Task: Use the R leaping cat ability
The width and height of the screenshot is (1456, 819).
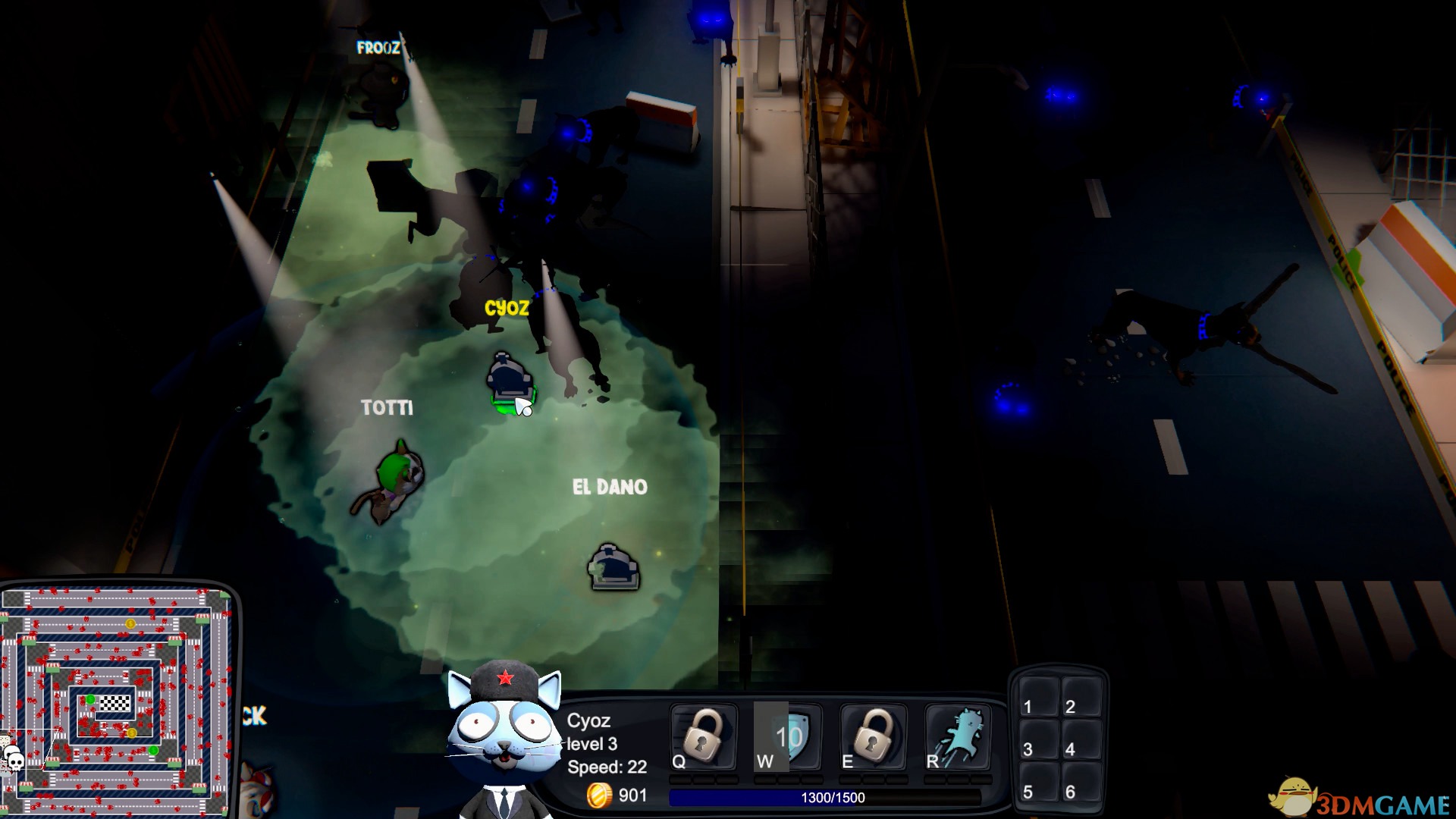Action: 959,737
